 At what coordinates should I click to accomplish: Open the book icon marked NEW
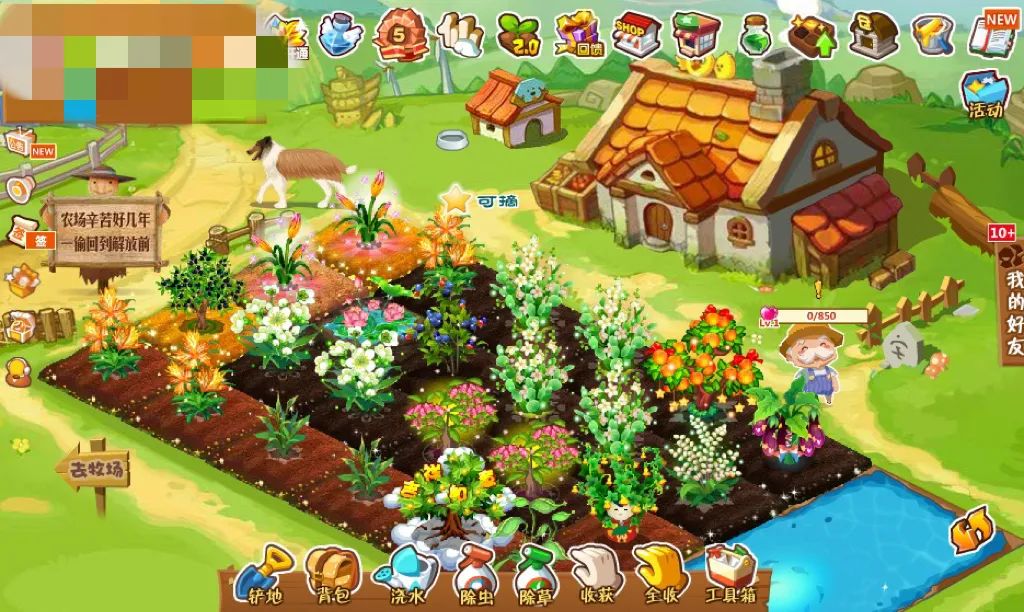coord(994,33)
